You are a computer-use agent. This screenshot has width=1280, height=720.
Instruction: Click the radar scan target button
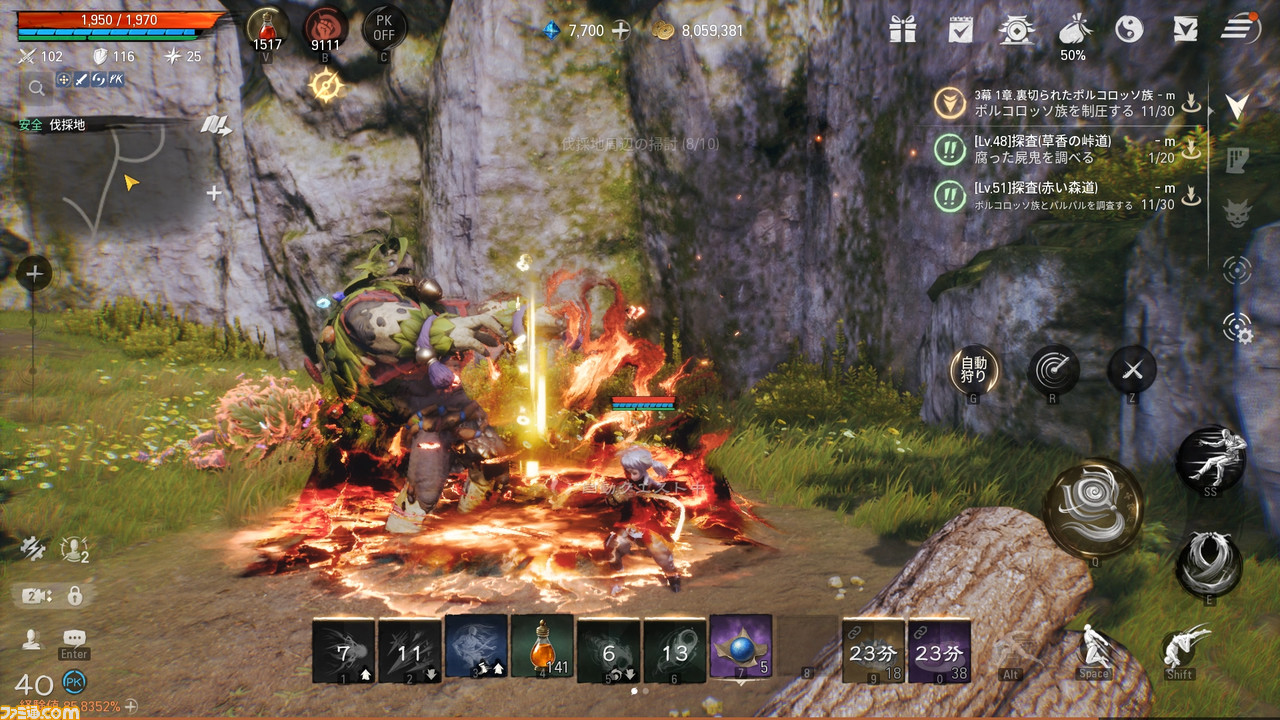(x=1053, y=371)
